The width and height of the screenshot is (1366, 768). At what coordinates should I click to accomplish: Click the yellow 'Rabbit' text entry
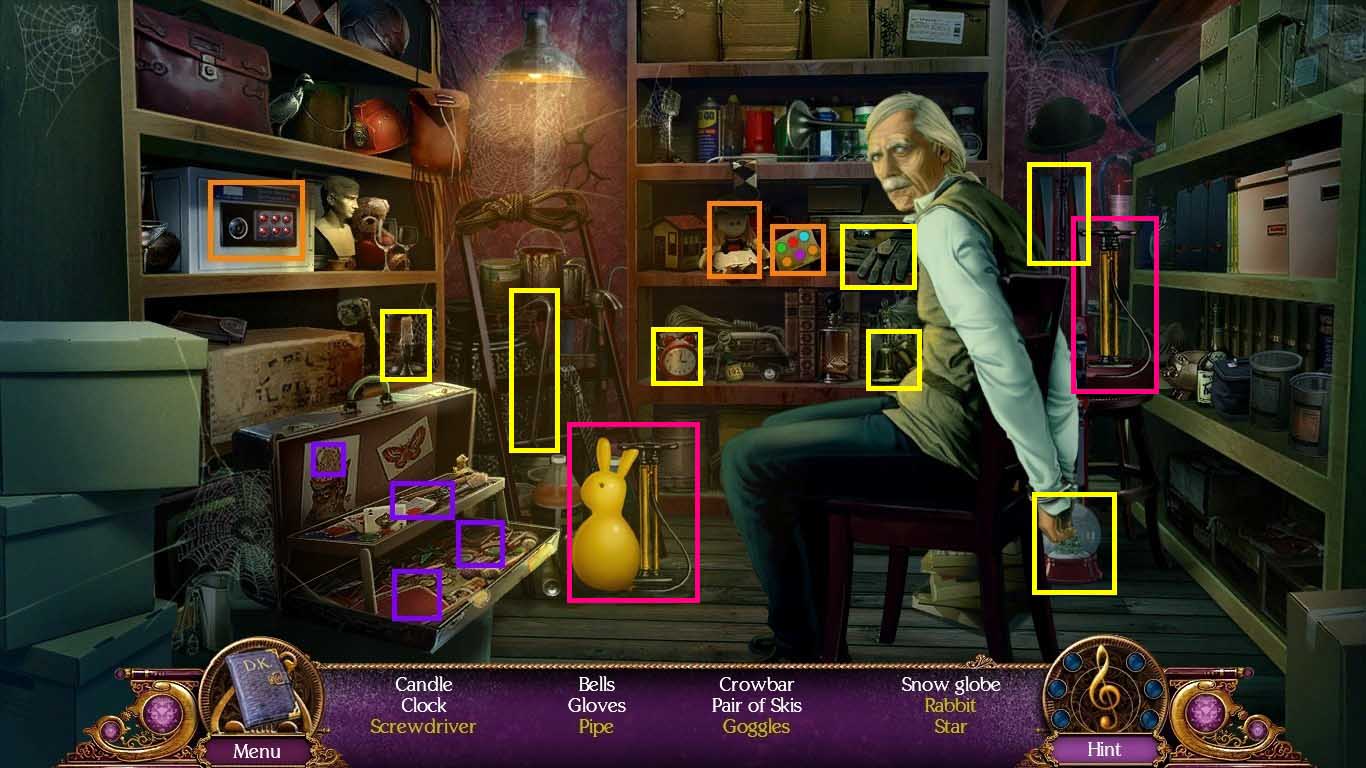[950, 705]
